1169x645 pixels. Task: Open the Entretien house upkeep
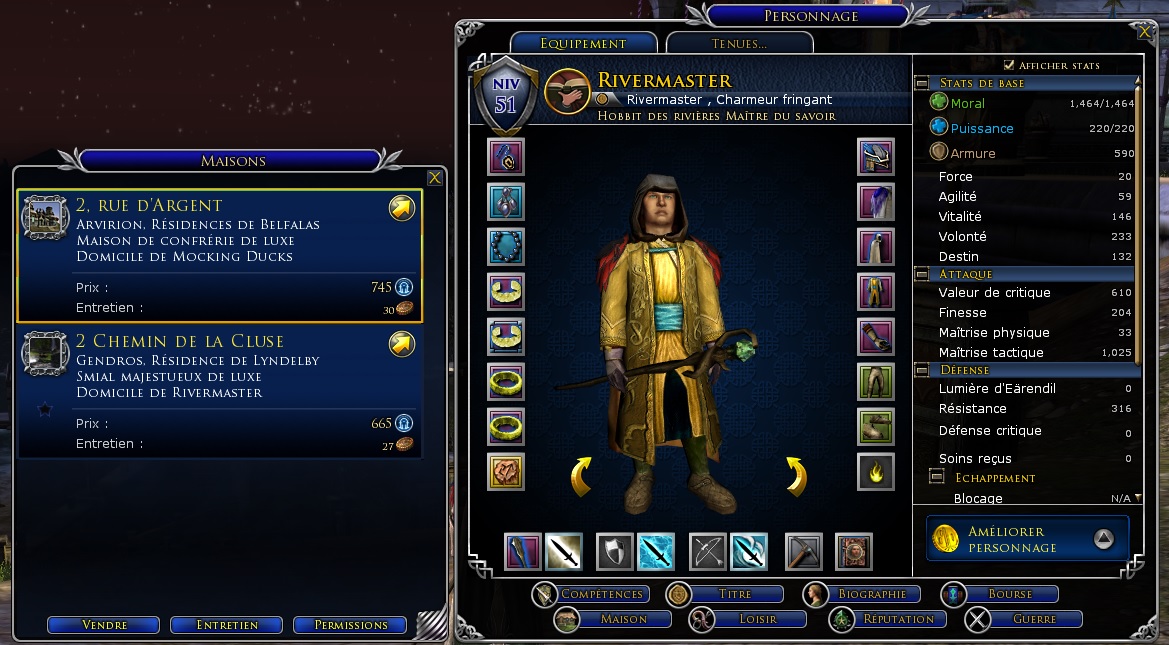tap(228, 625)
